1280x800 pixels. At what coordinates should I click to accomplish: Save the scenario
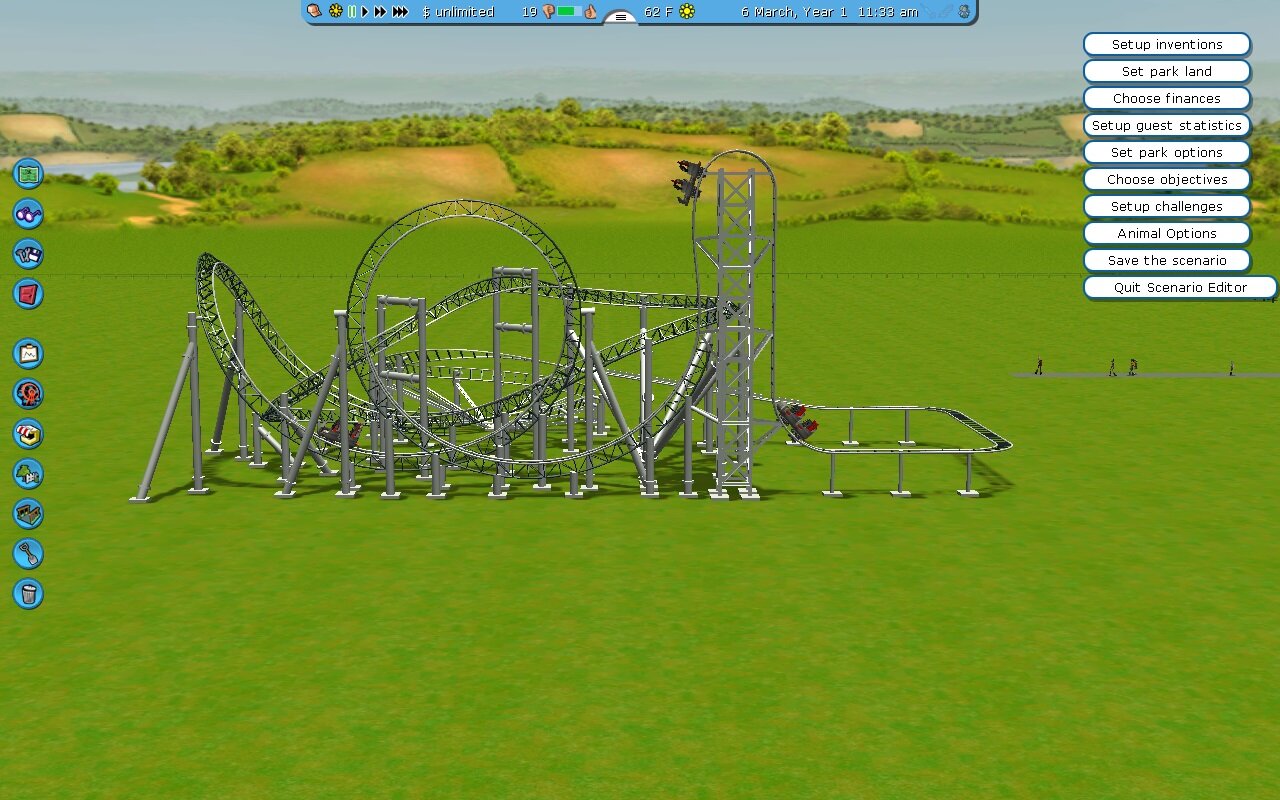pos(1167,261)
